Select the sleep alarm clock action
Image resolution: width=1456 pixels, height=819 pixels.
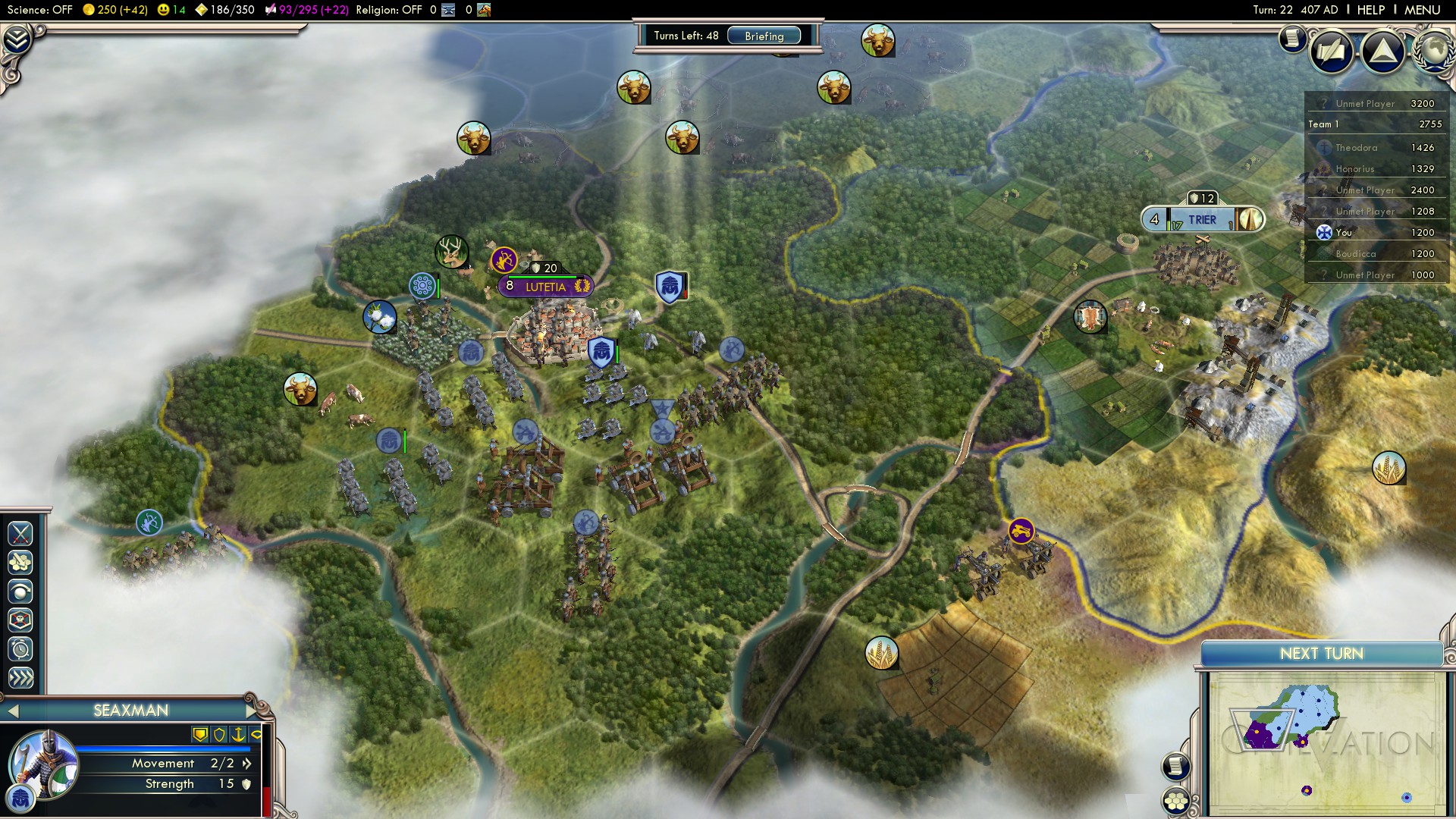(20, 649)
